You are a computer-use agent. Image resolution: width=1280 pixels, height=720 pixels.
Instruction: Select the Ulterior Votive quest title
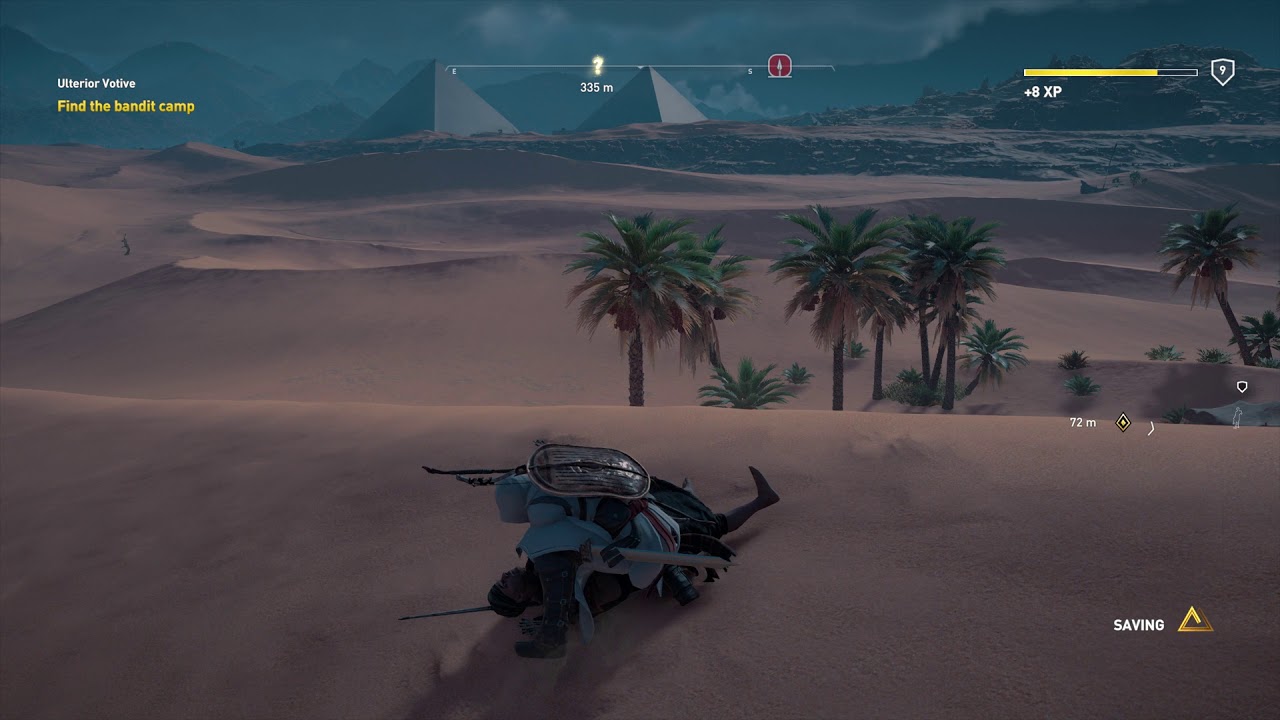coord(97,83)
